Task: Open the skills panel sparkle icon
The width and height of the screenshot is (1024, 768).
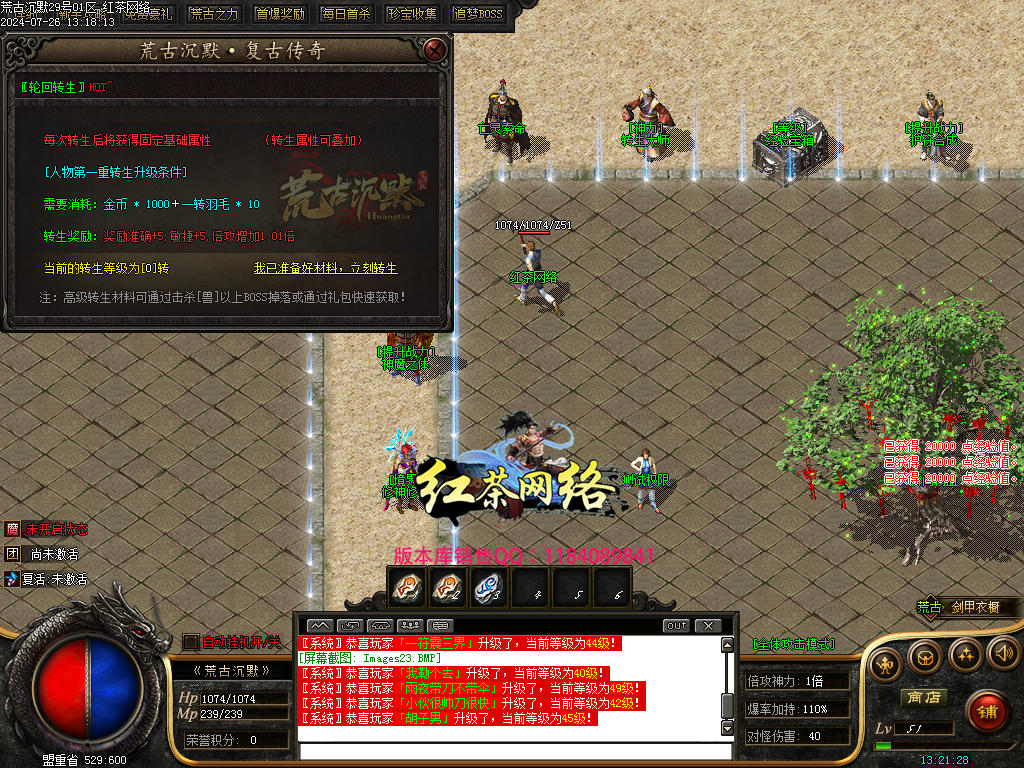Action: [964, 655]
